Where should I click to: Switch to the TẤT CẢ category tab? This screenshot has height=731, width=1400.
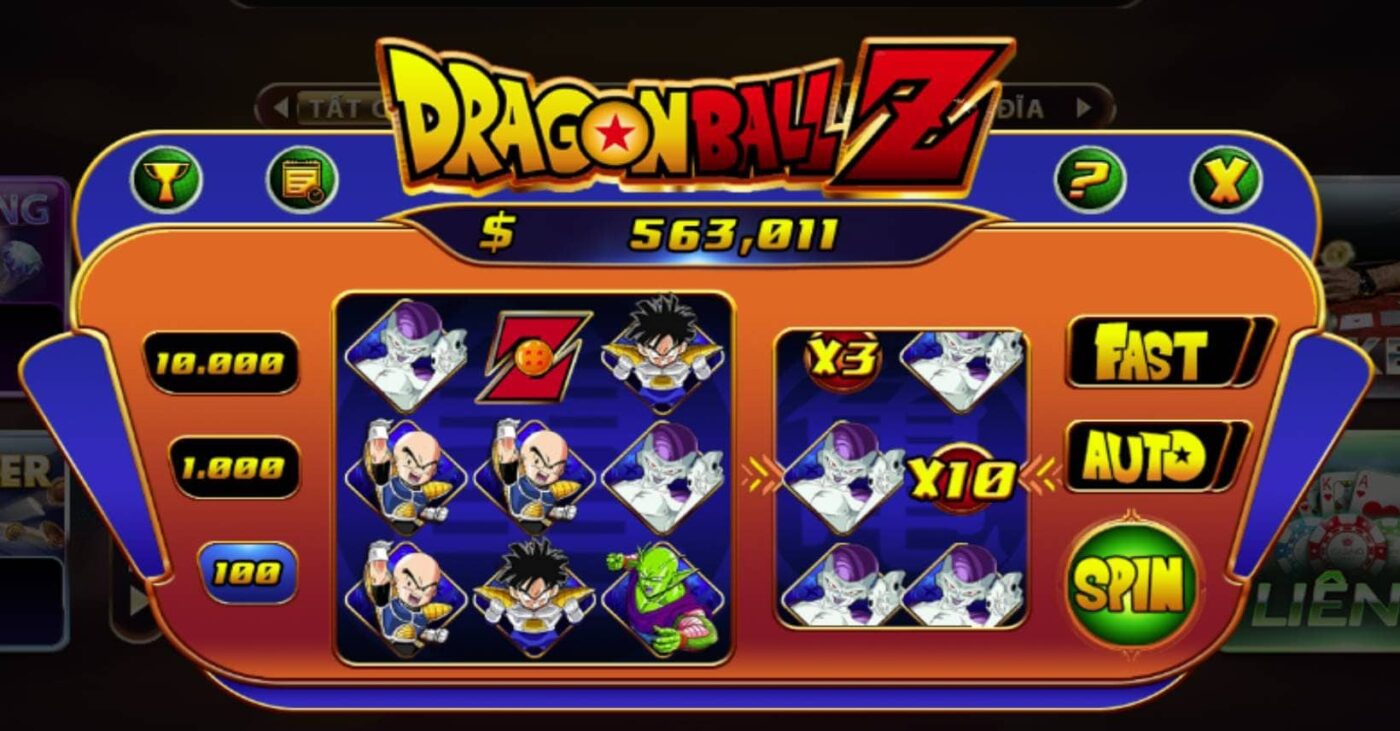click(340, 104)
